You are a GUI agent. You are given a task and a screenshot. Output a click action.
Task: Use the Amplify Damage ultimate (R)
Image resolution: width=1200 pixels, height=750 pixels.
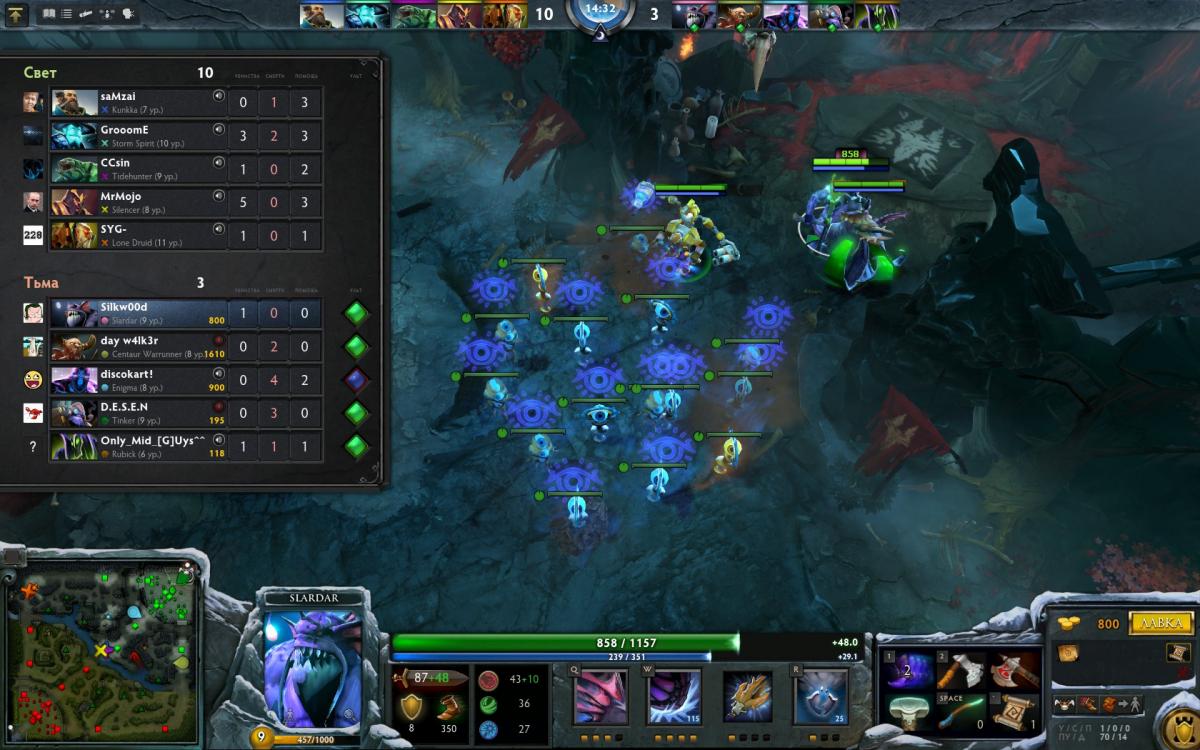coord(821,697)
